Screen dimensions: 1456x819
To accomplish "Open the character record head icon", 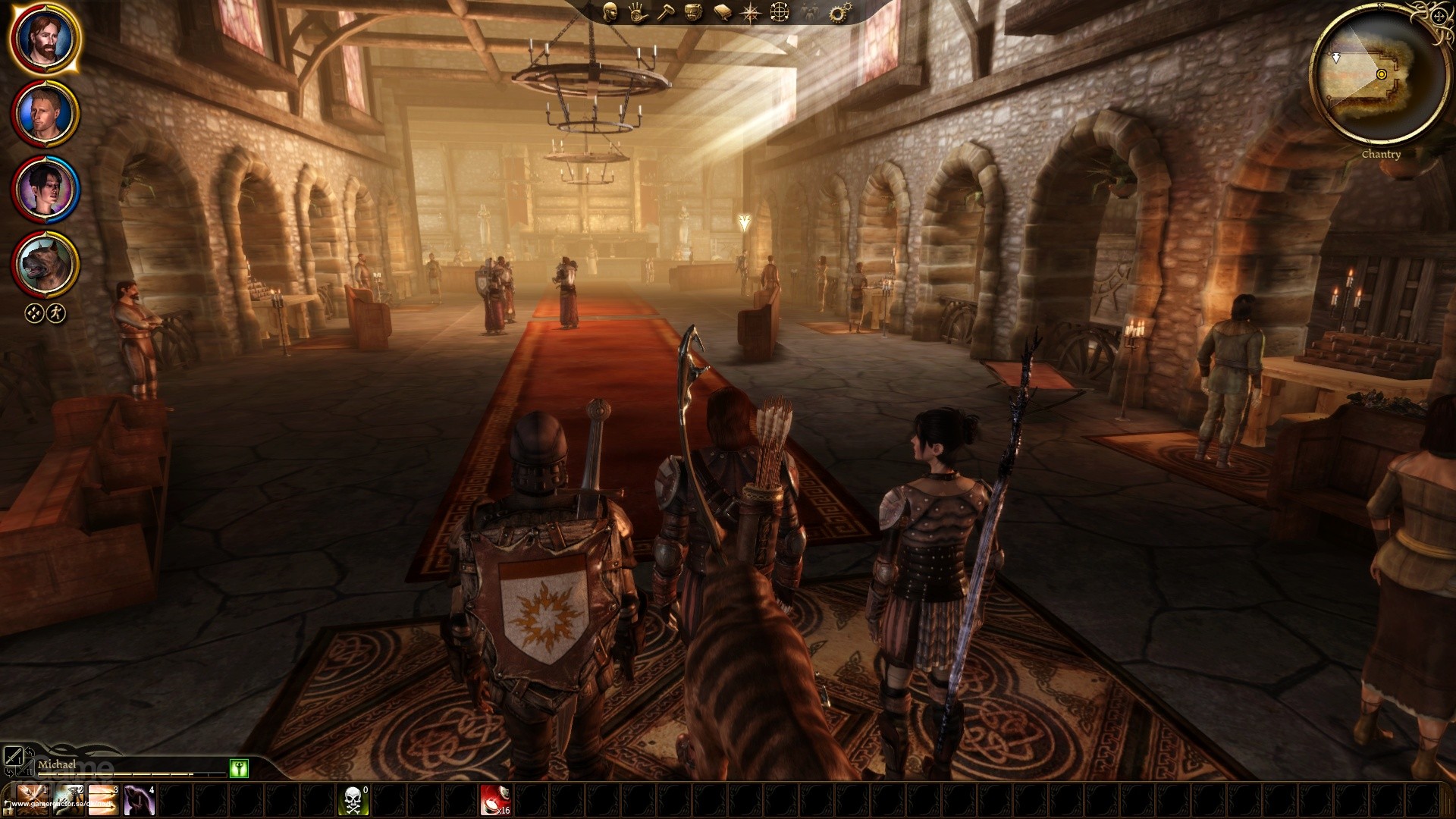I will 610,12.
